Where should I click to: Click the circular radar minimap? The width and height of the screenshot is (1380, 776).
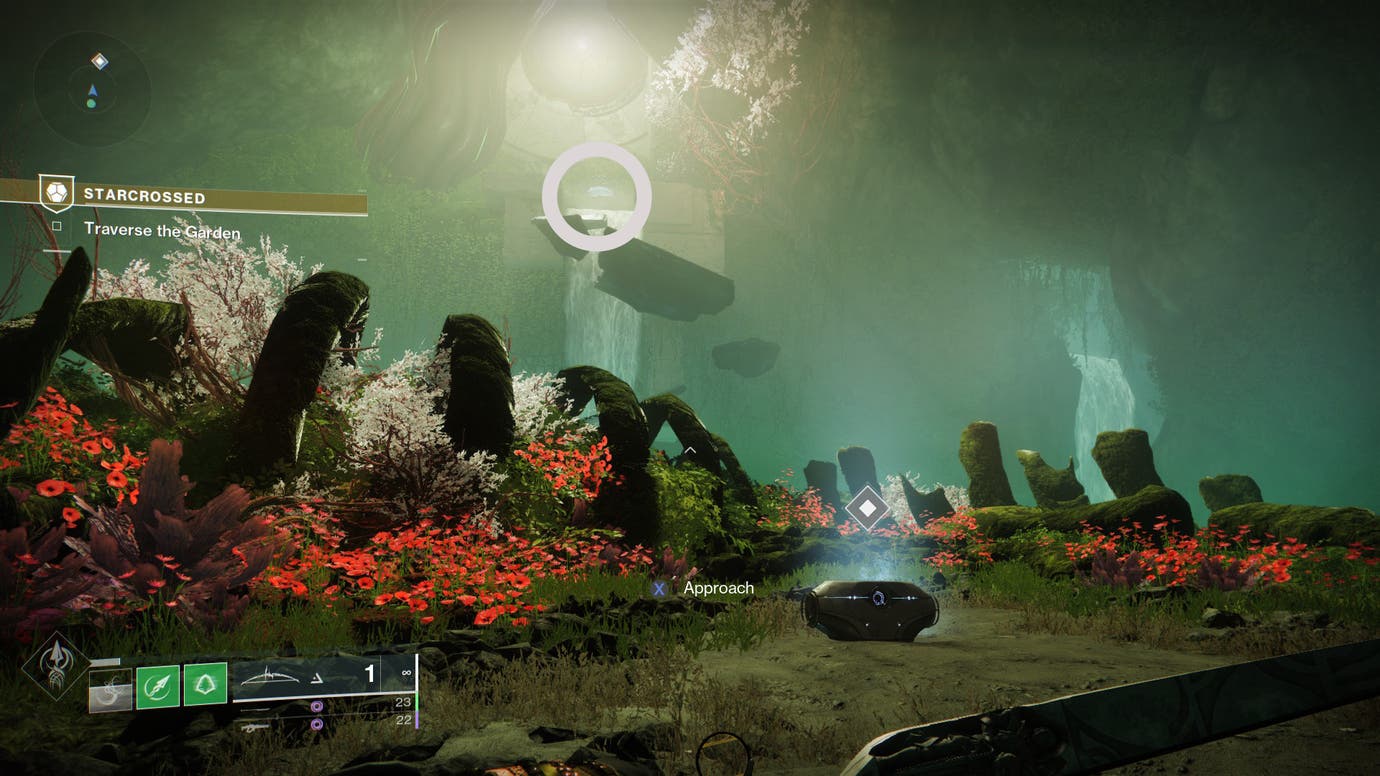pos(91,90)
